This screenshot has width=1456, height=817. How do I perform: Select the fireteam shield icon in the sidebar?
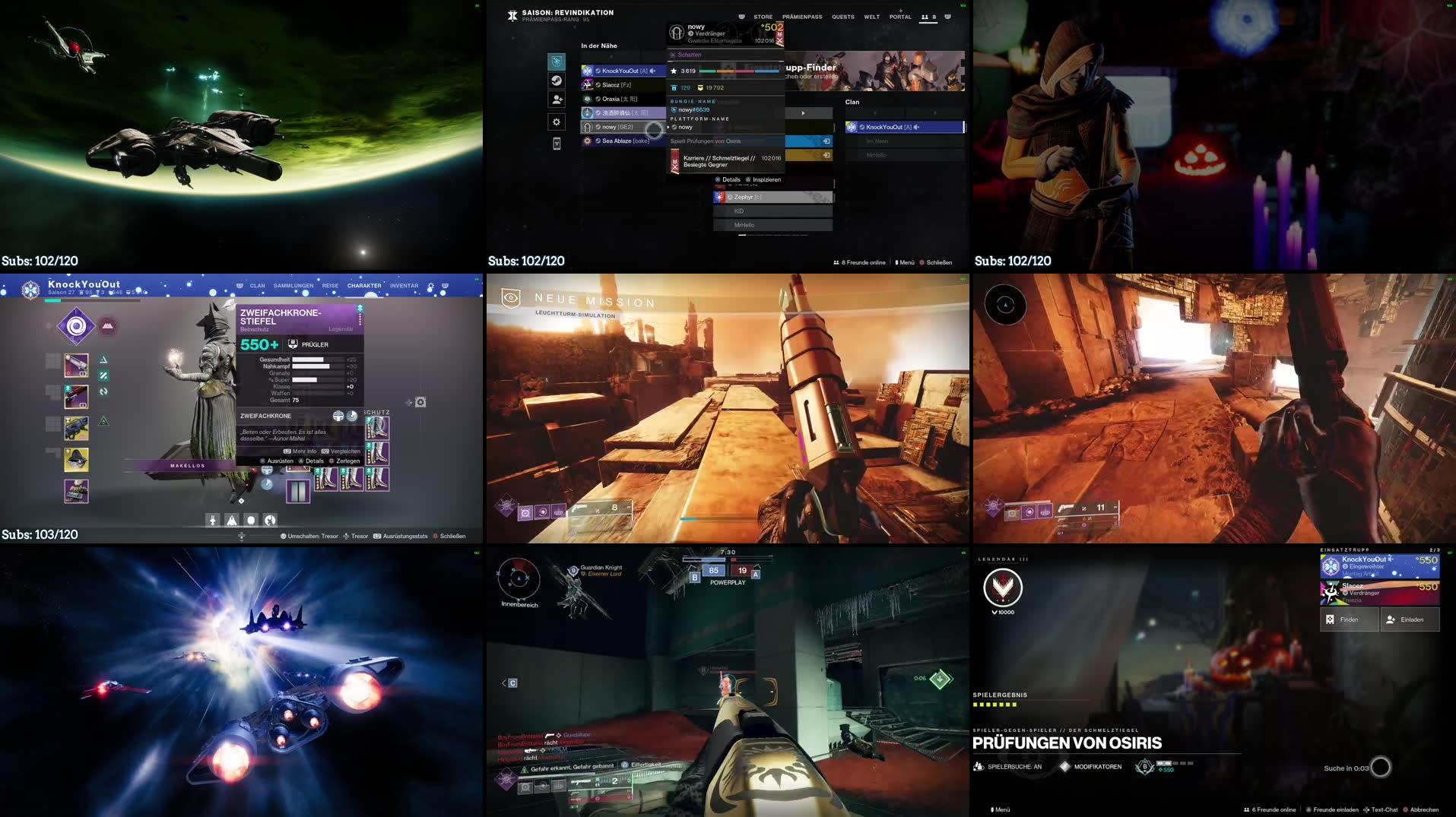click(556, 61)
